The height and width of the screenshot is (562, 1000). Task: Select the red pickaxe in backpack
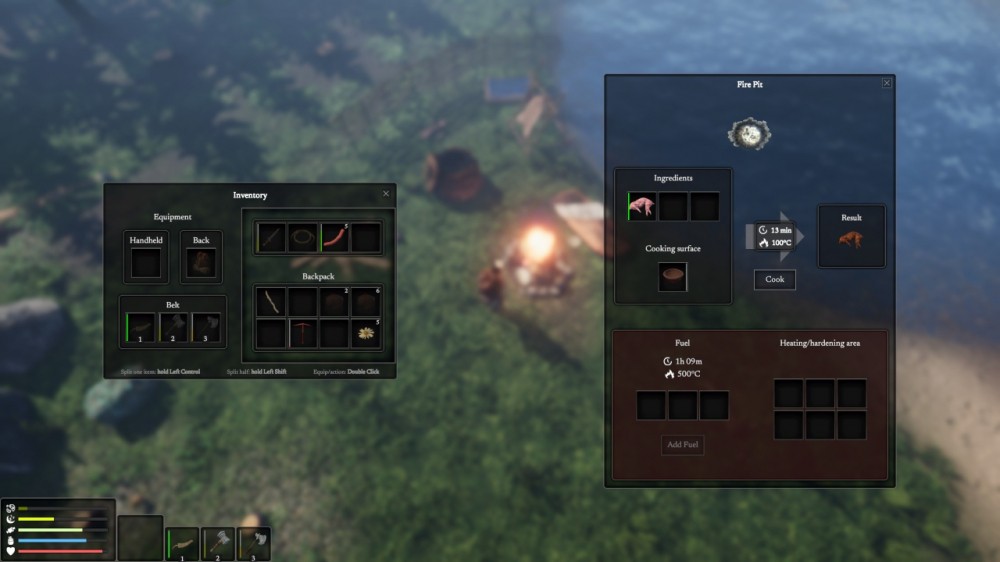[x=302, y=334]
